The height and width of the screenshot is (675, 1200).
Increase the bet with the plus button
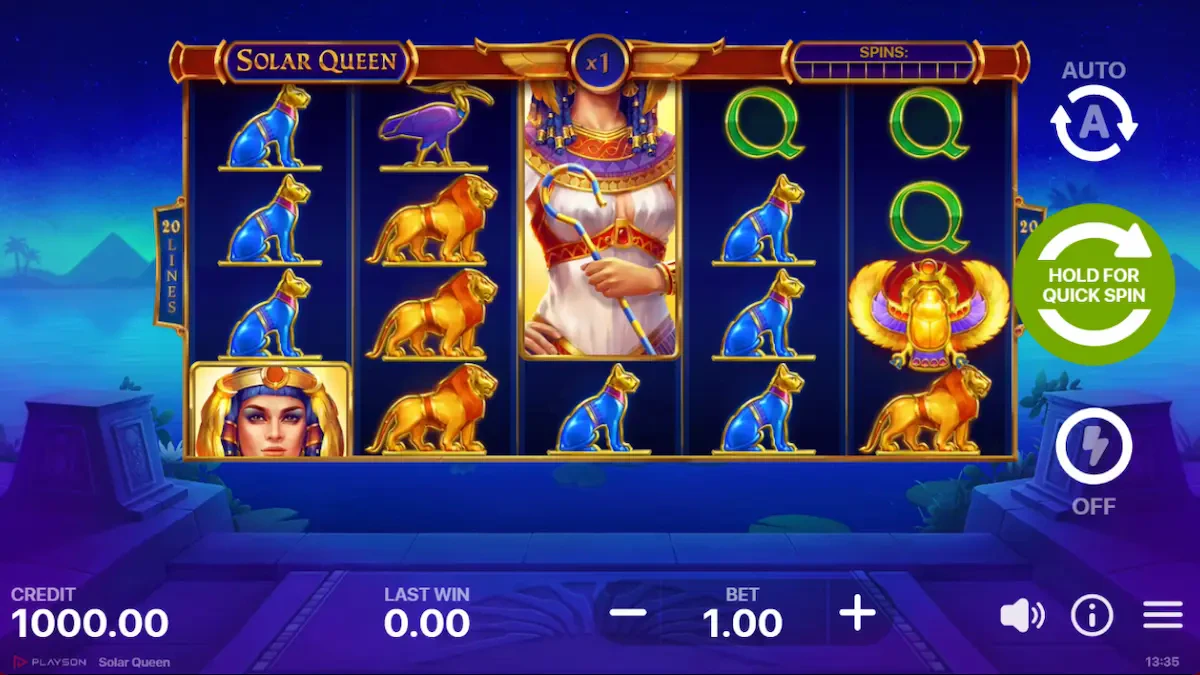click(857, 613)
